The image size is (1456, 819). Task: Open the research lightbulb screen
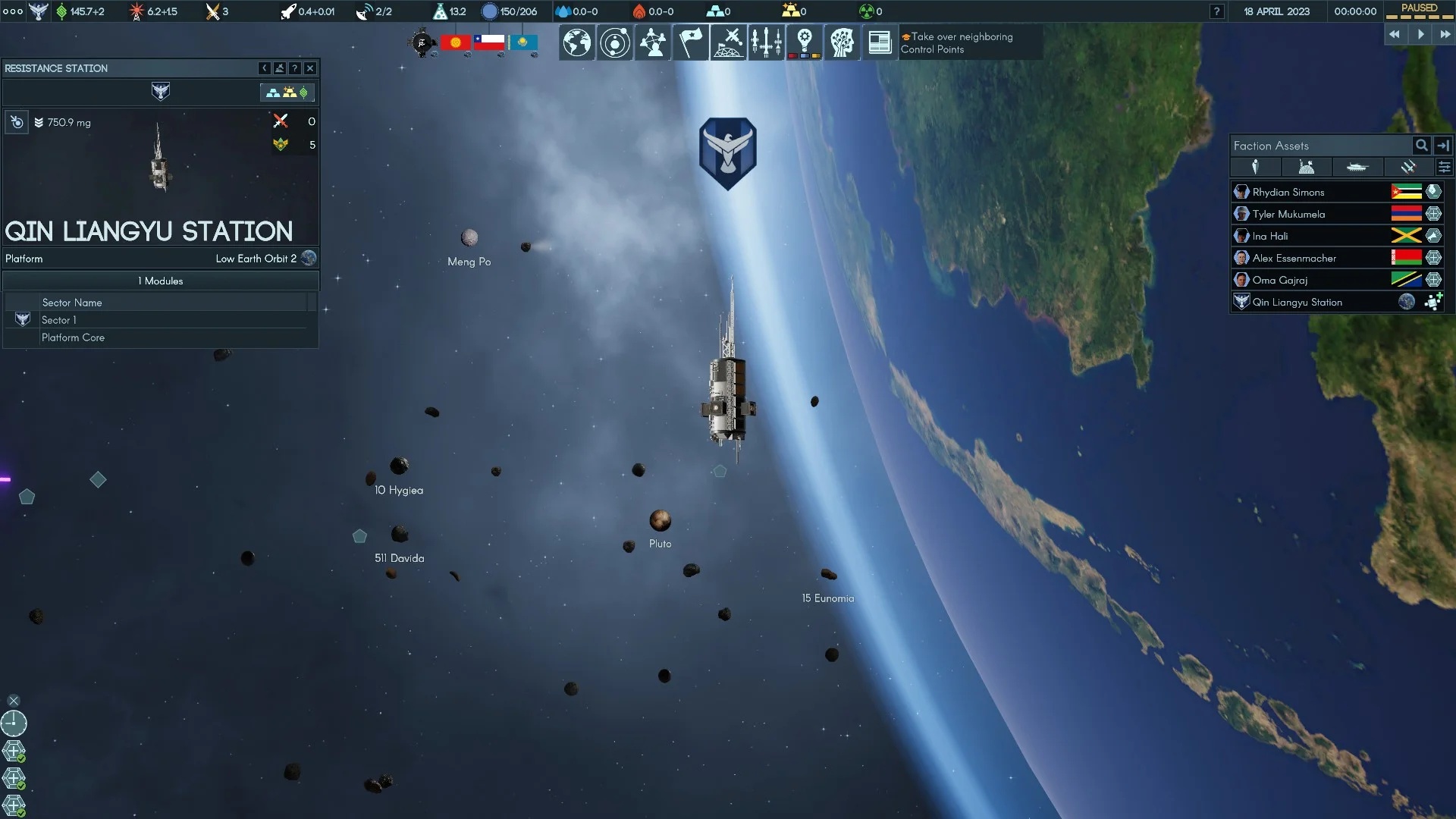(804, 42)
